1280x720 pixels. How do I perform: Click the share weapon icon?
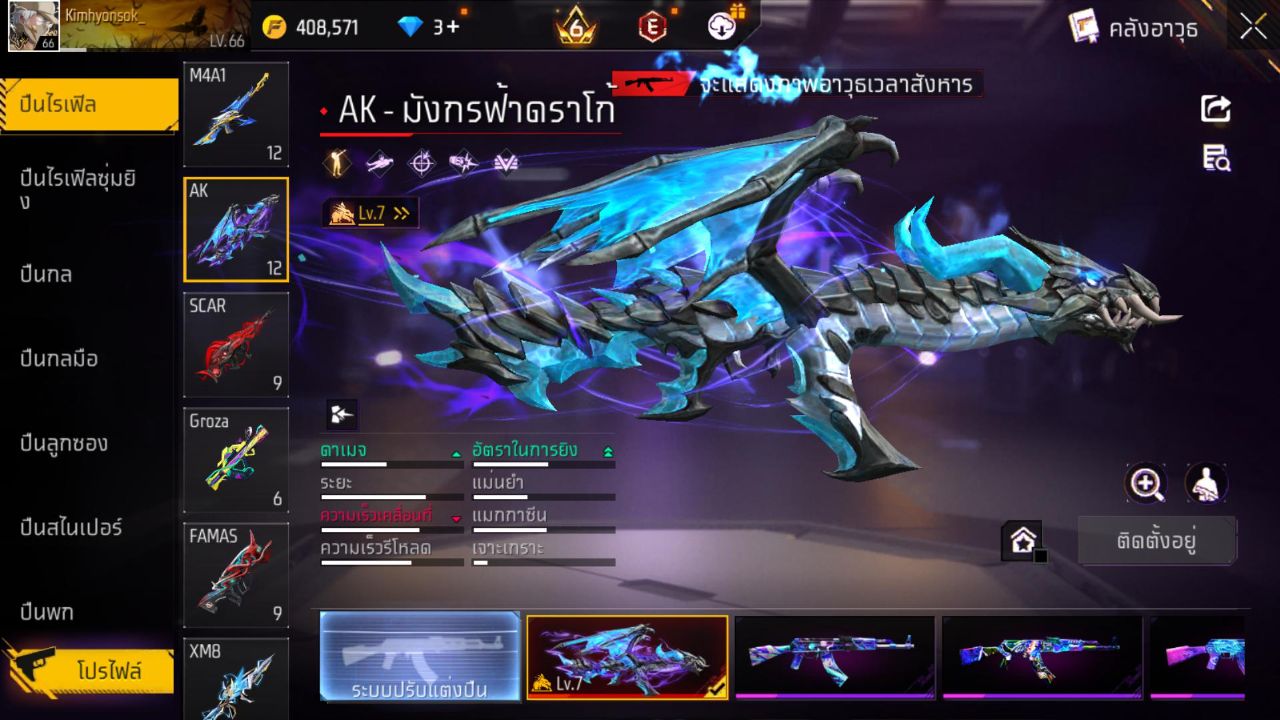1214,109
